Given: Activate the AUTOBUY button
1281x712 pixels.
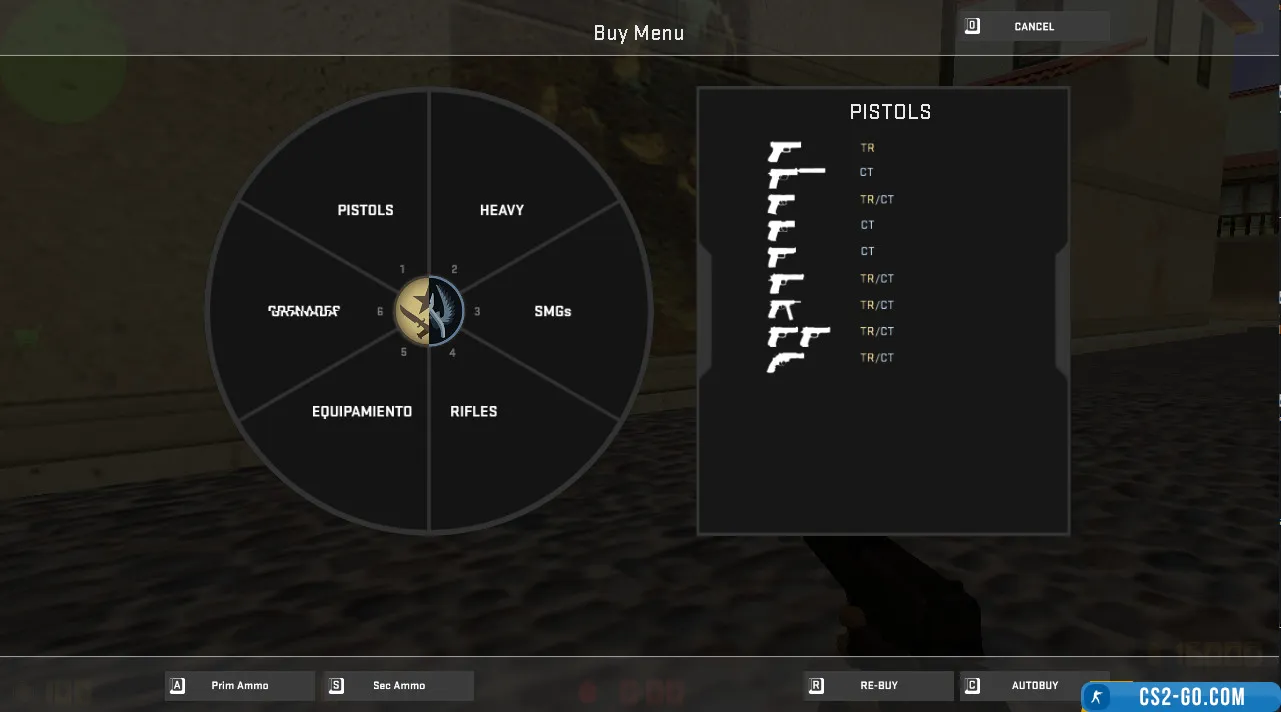Looking at the screenshot, I should tap(1034, 686).
